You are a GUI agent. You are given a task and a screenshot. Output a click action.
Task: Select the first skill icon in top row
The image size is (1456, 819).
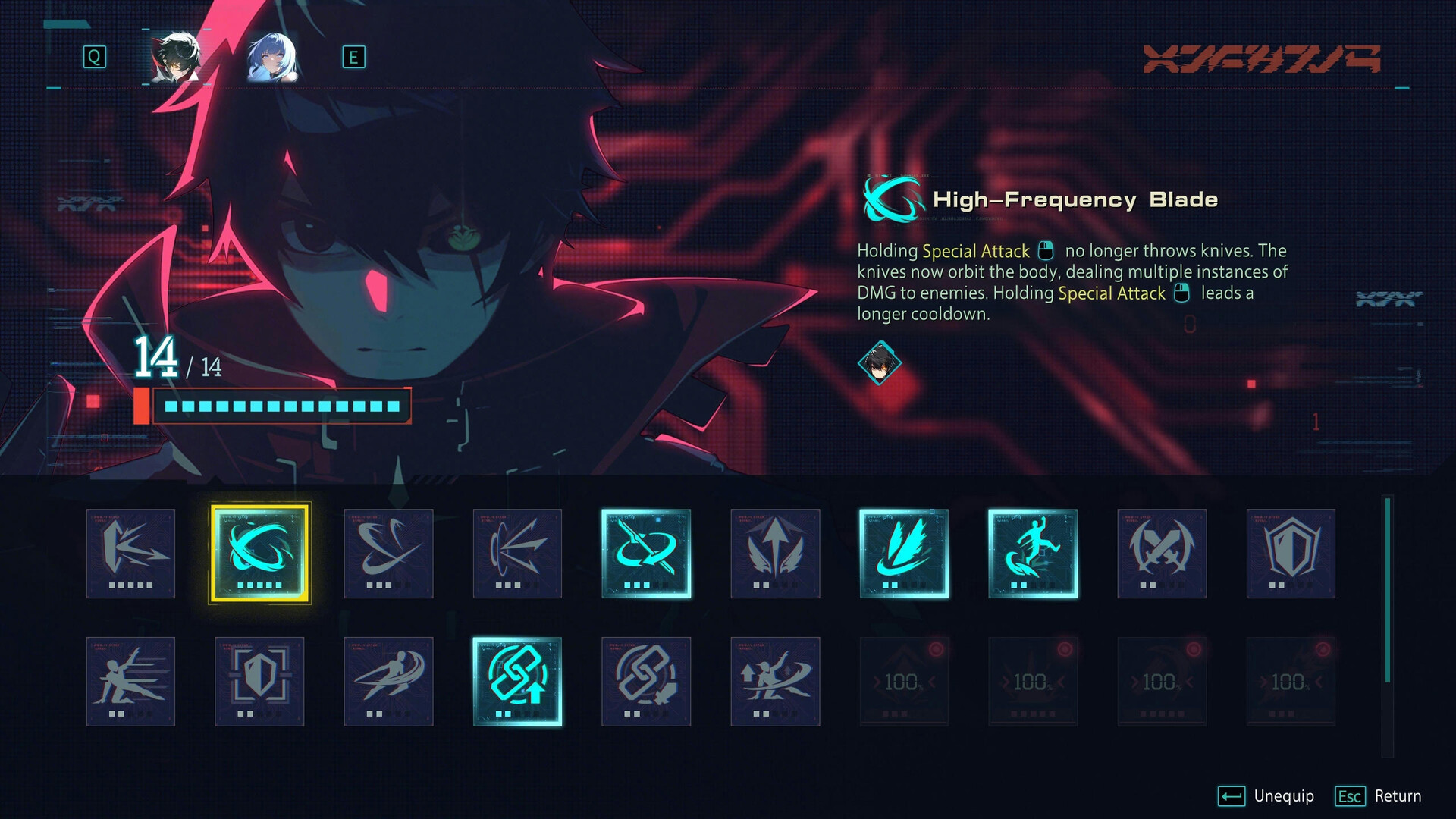[130, 552]
